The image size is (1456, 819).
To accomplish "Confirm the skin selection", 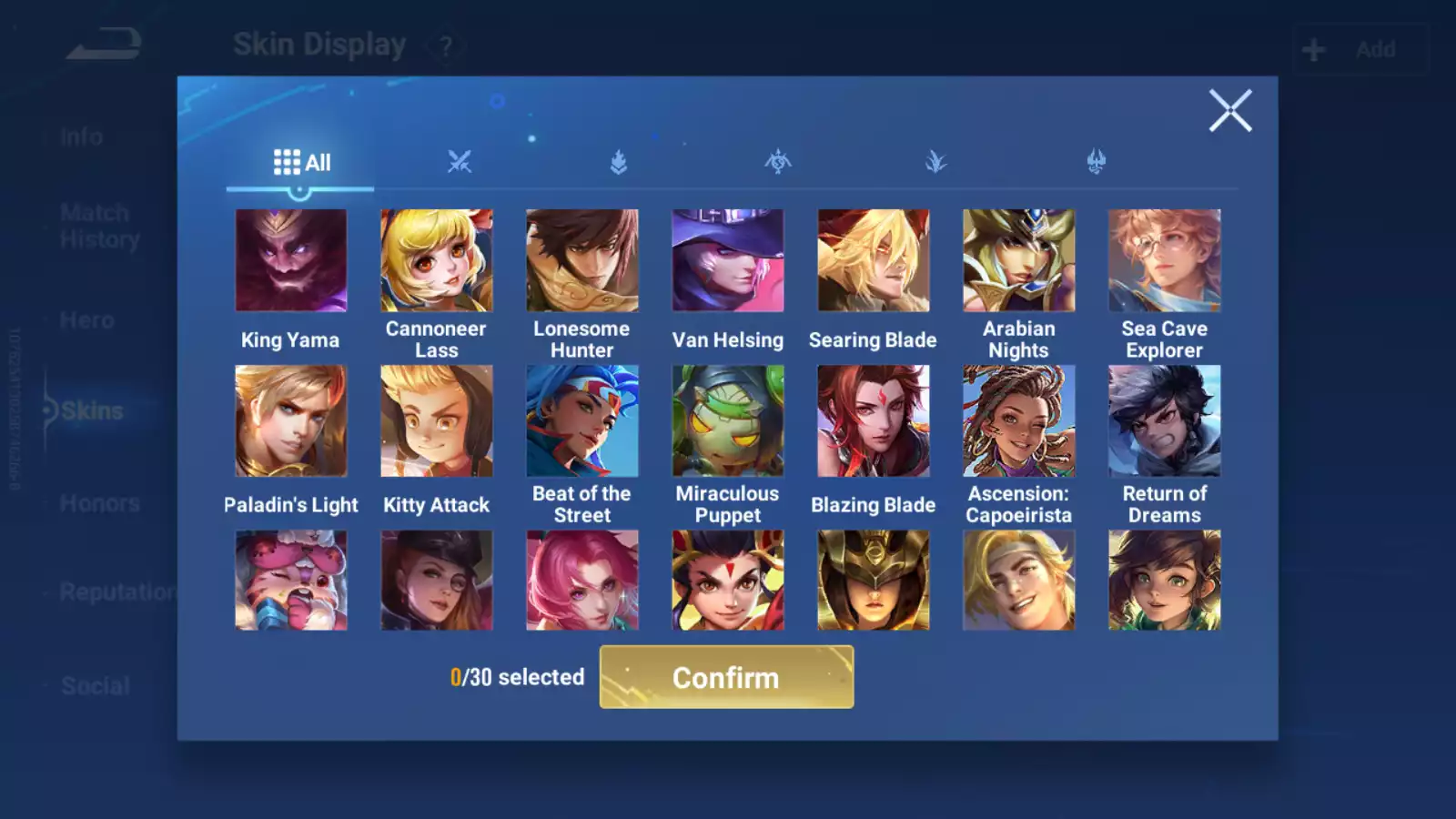I will 726,677.
